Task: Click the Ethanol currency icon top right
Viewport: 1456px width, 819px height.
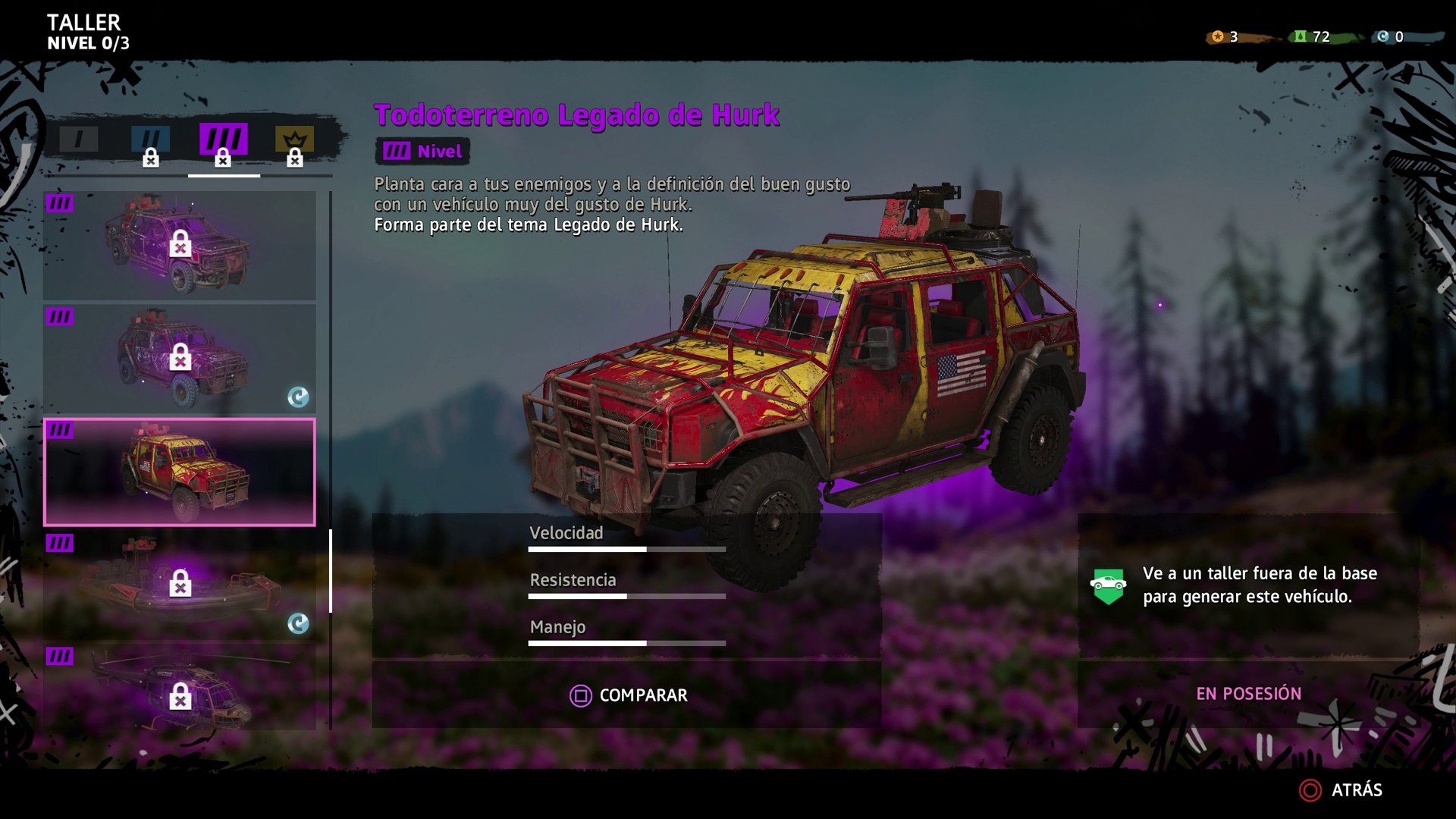Action: (1299, 34)
